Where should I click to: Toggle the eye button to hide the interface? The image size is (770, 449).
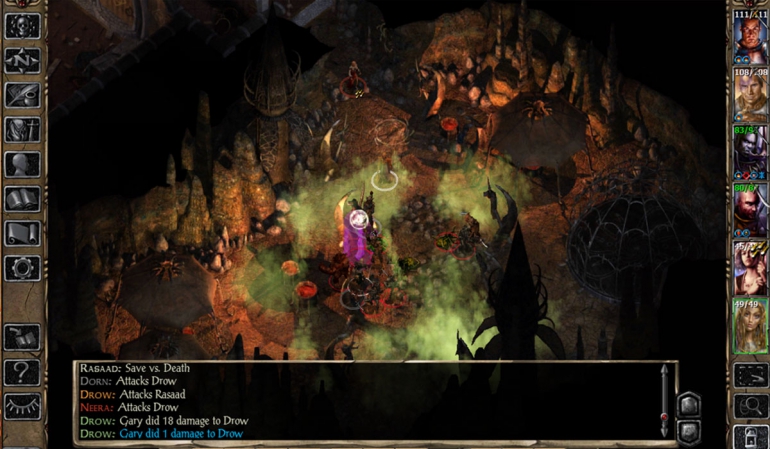(x=22, y=406)
